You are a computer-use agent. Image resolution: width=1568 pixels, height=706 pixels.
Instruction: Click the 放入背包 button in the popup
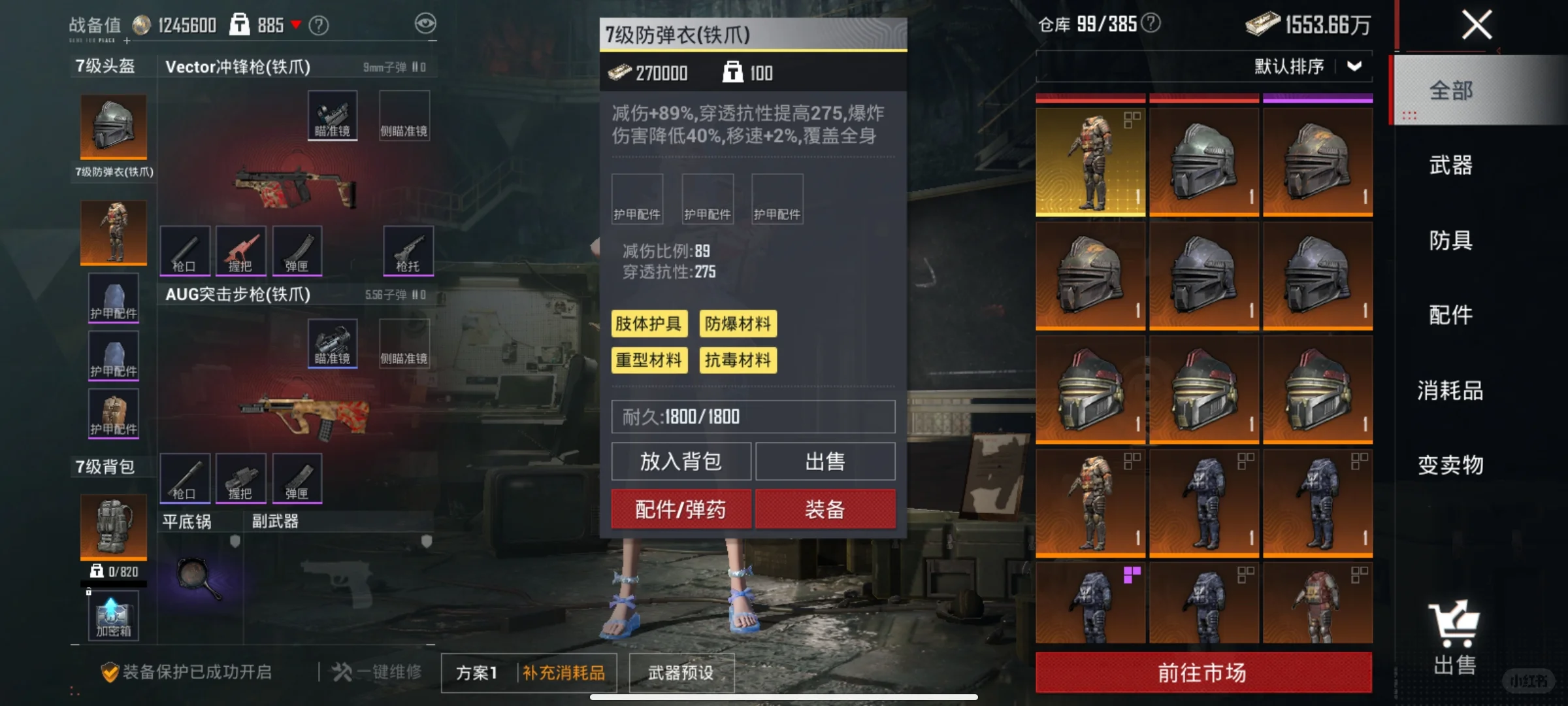[x=681, y=461]
